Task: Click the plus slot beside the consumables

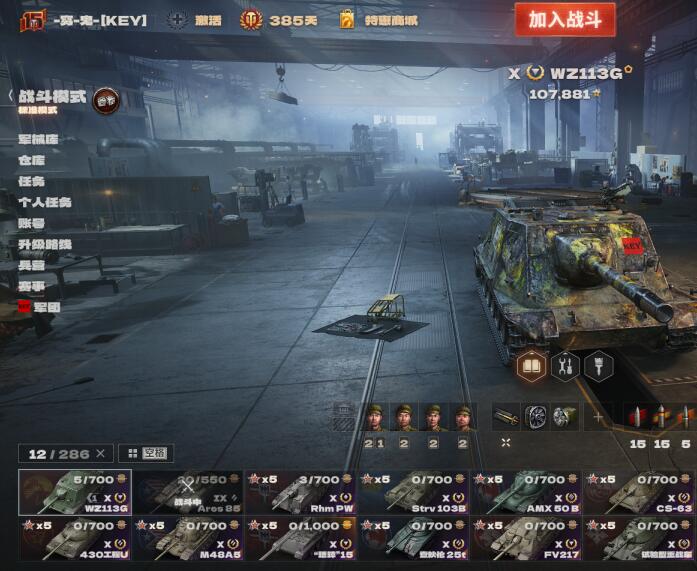Action: (x=599, y=417)
